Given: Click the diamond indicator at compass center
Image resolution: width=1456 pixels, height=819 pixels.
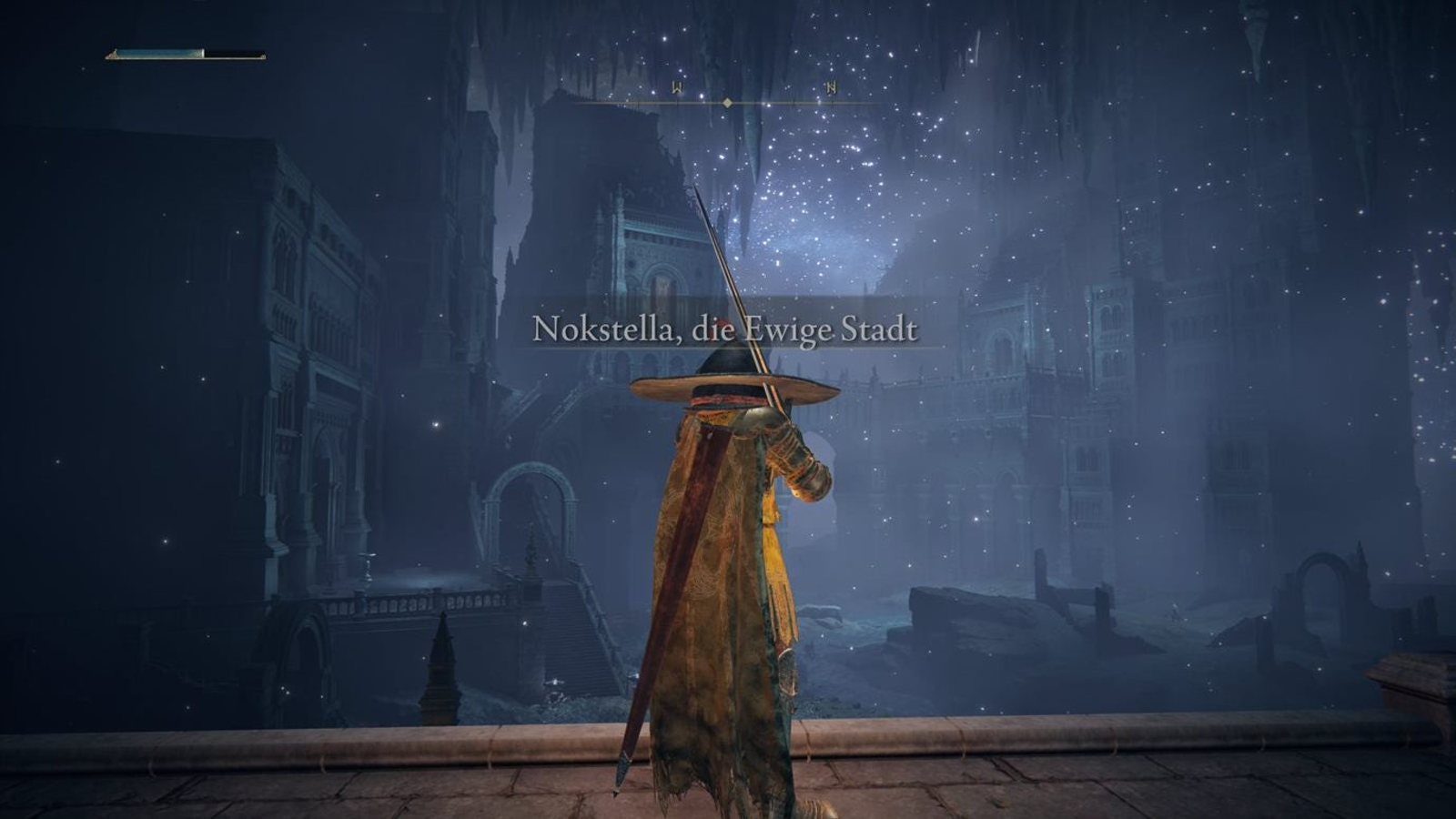Looking at the screenshot, I should (725, 103).
